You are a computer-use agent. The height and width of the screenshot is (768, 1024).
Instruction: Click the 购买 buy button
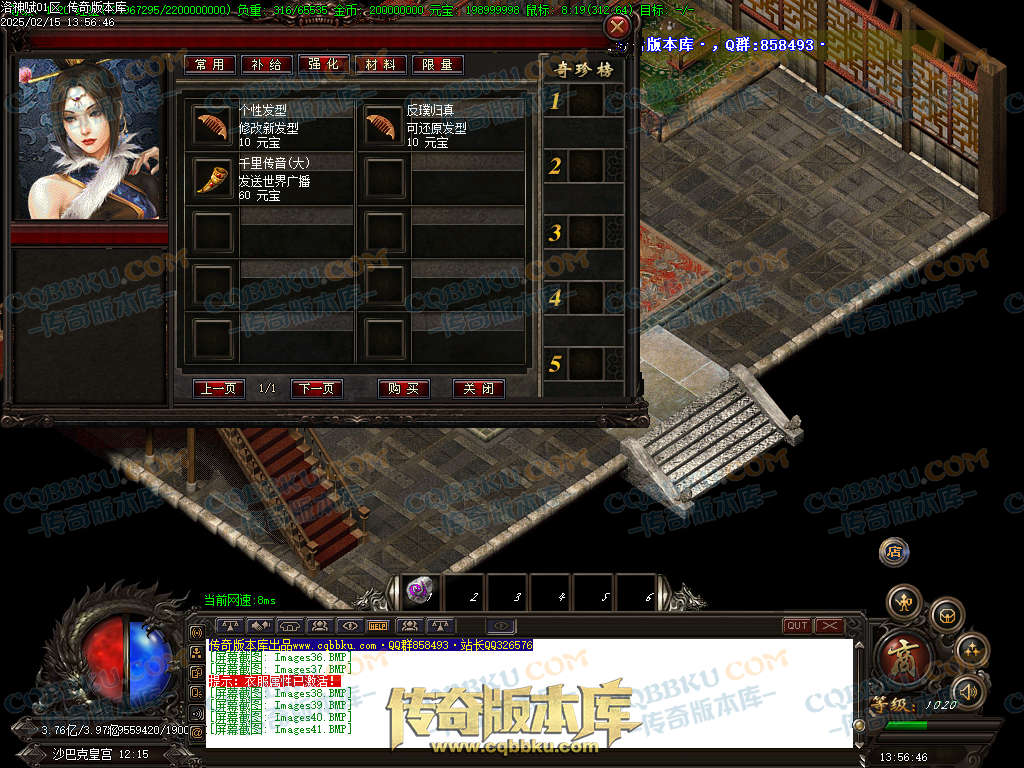click(404, 389)
